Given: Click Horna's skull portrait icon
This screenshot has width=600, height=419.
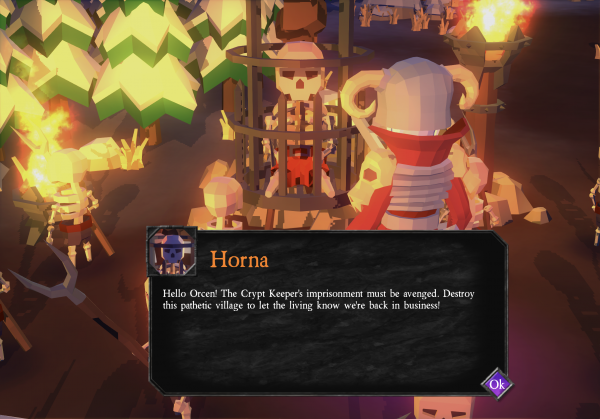Looking at the screenshot, I should point(172,252).
